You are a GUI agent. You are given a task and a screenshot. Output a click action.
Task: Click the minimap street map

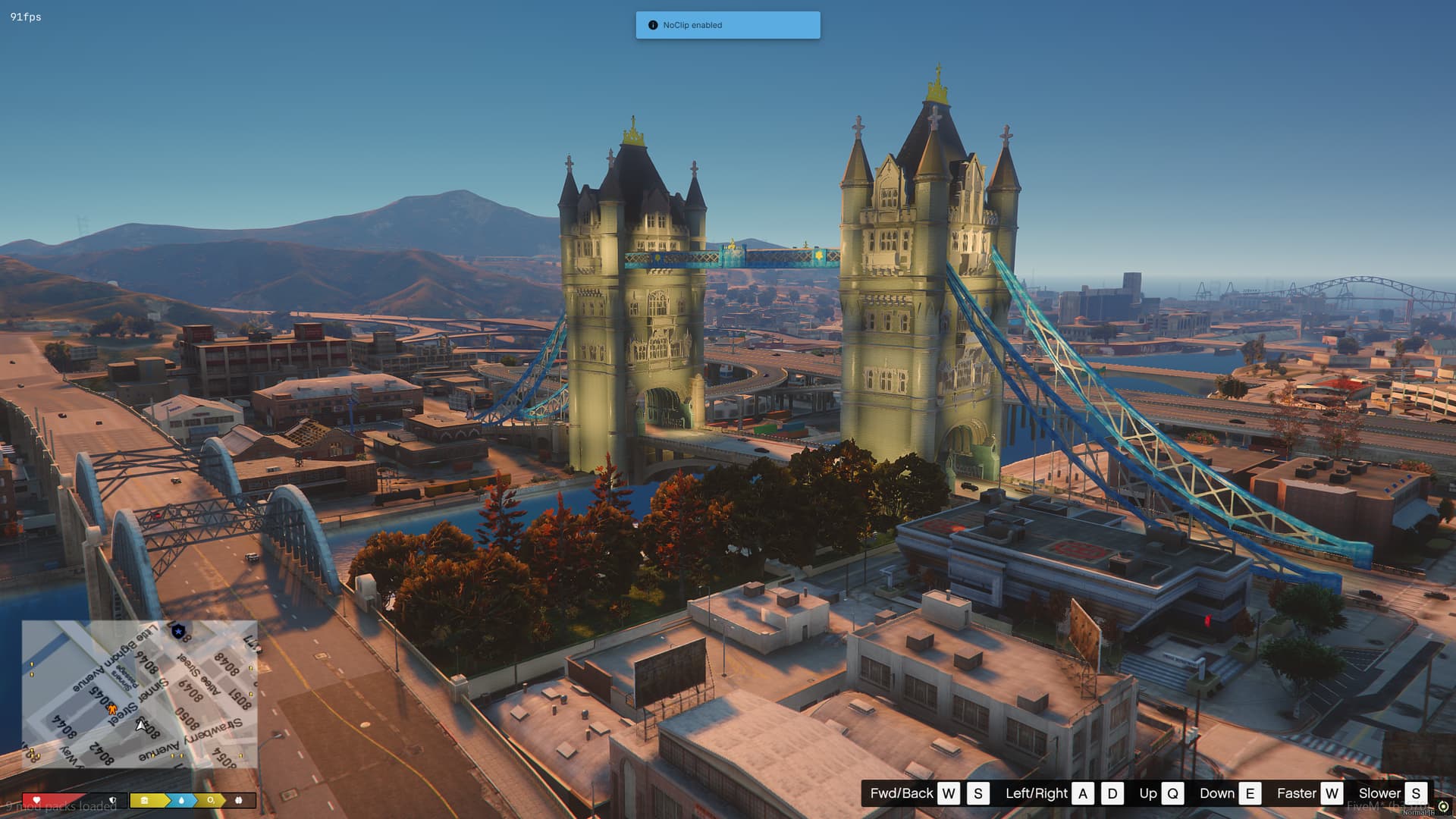tap(140, 694)
